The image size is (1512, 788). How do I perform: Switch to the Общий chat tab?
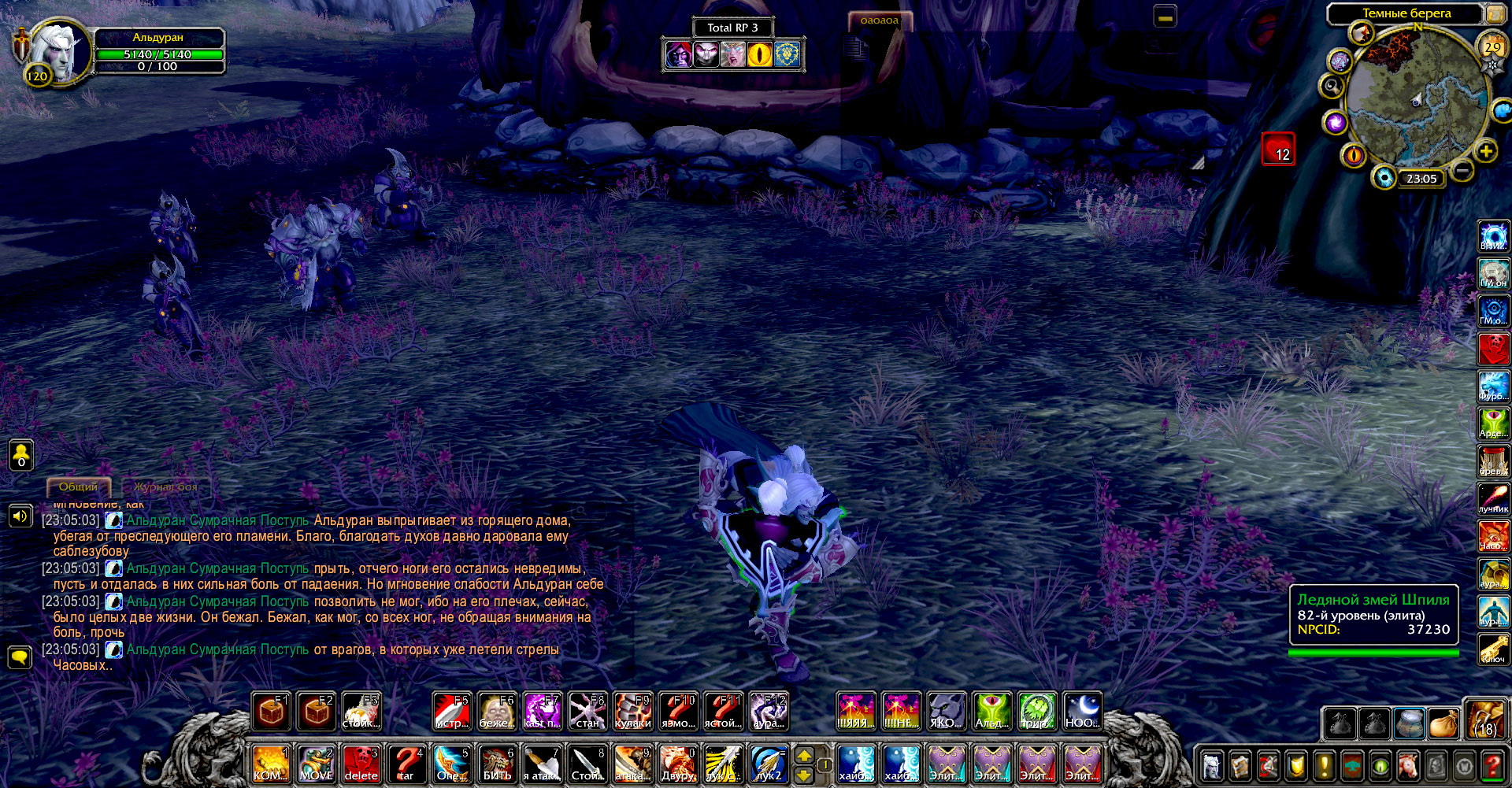pyautogui.click(x=79, y=487)
